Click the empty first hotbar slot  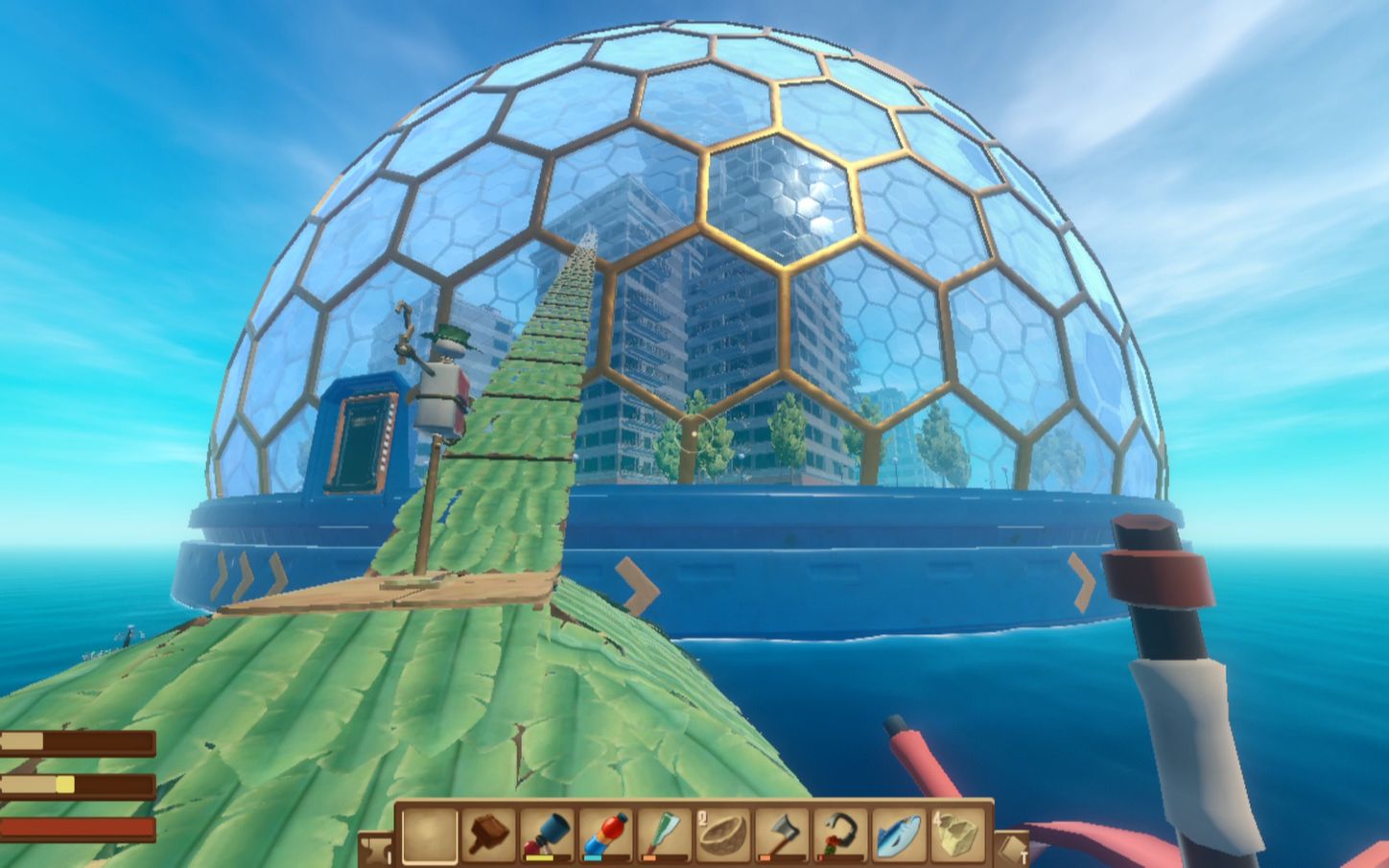430,833
